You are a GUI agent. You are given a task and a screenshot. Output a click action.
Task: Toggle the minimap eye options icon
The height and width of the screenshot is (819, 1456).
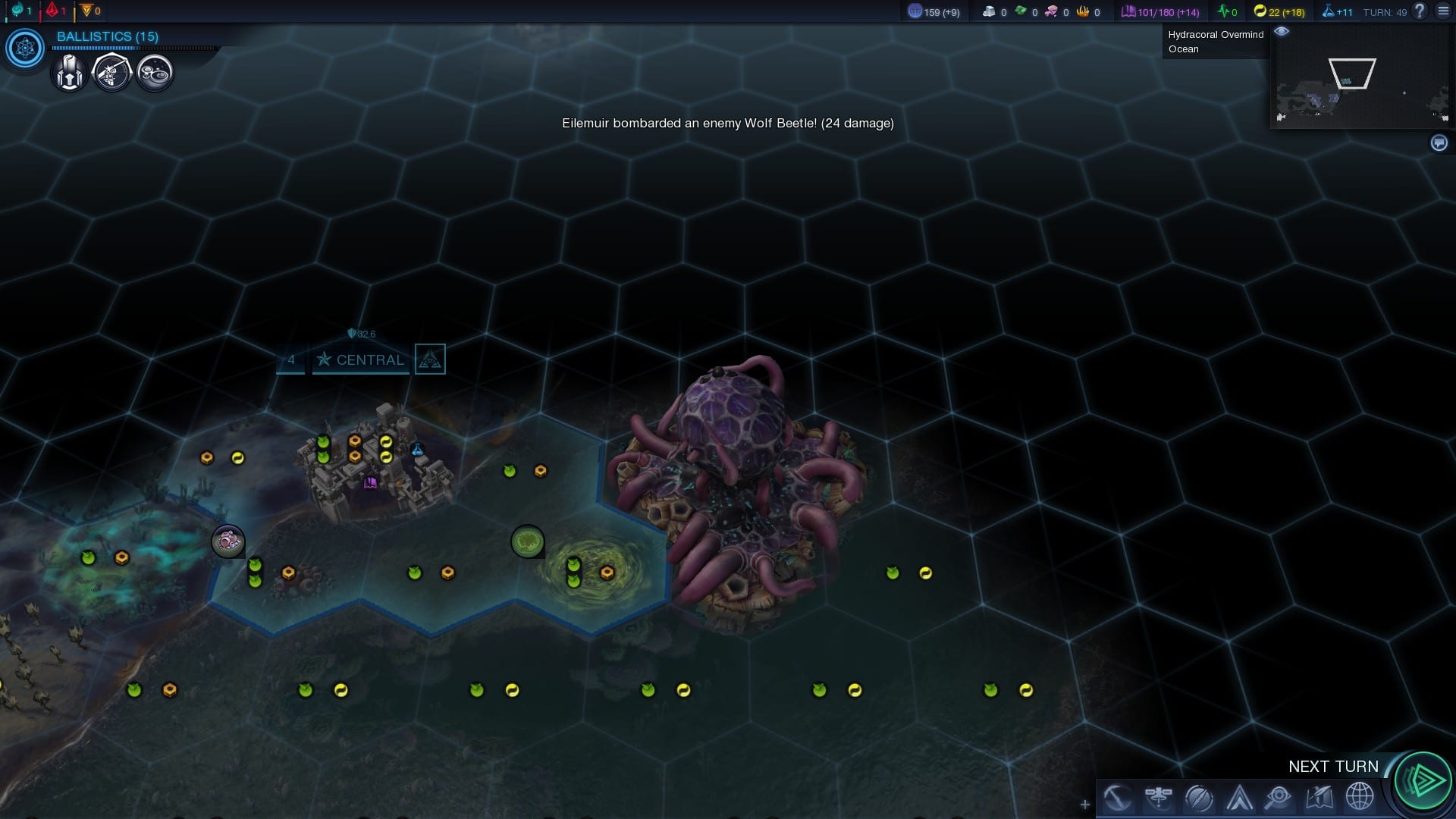tap(1282, 32)
